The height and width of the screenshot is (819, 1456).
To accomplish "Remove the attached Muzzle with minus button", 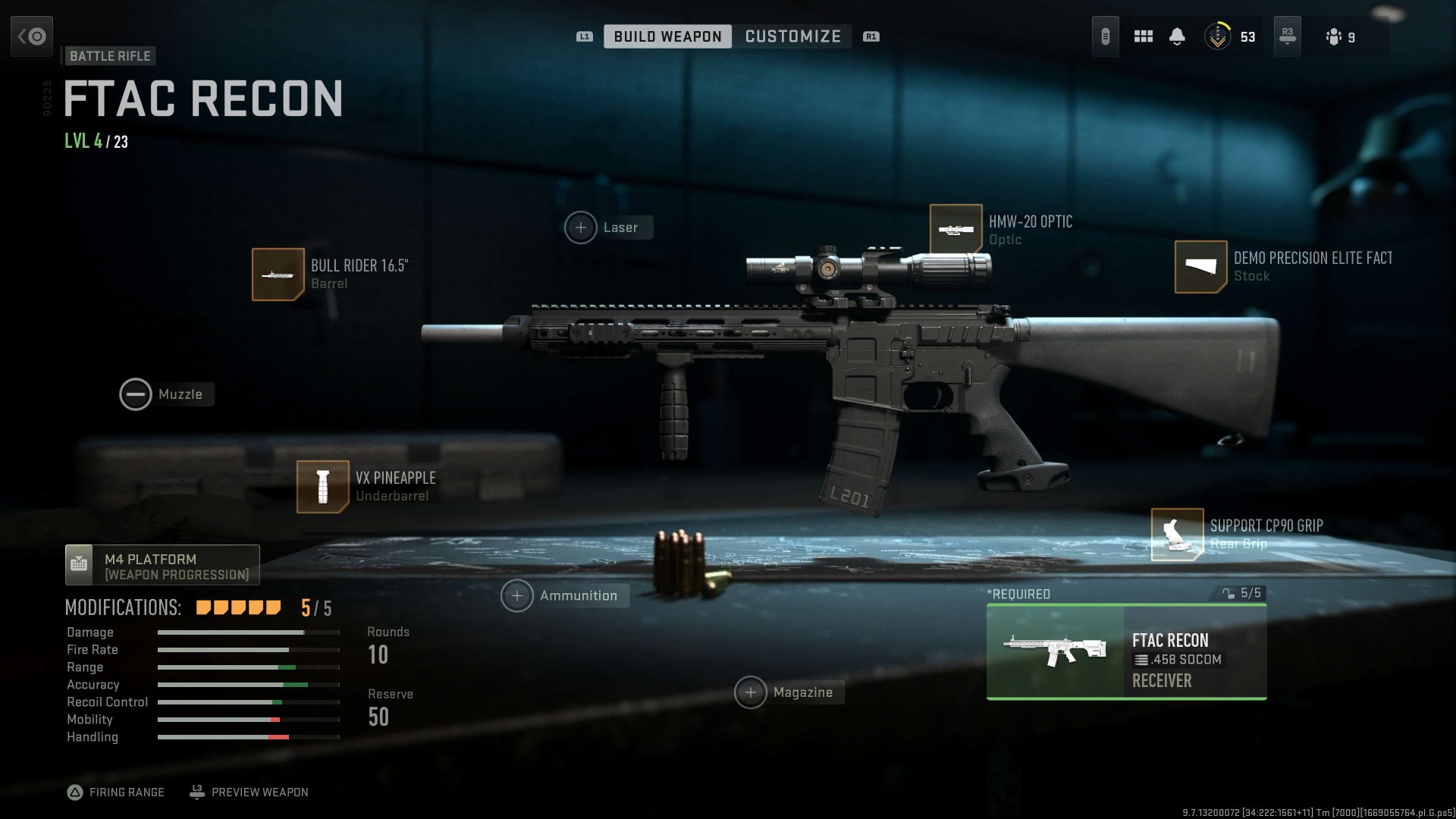I will (136, 394).
